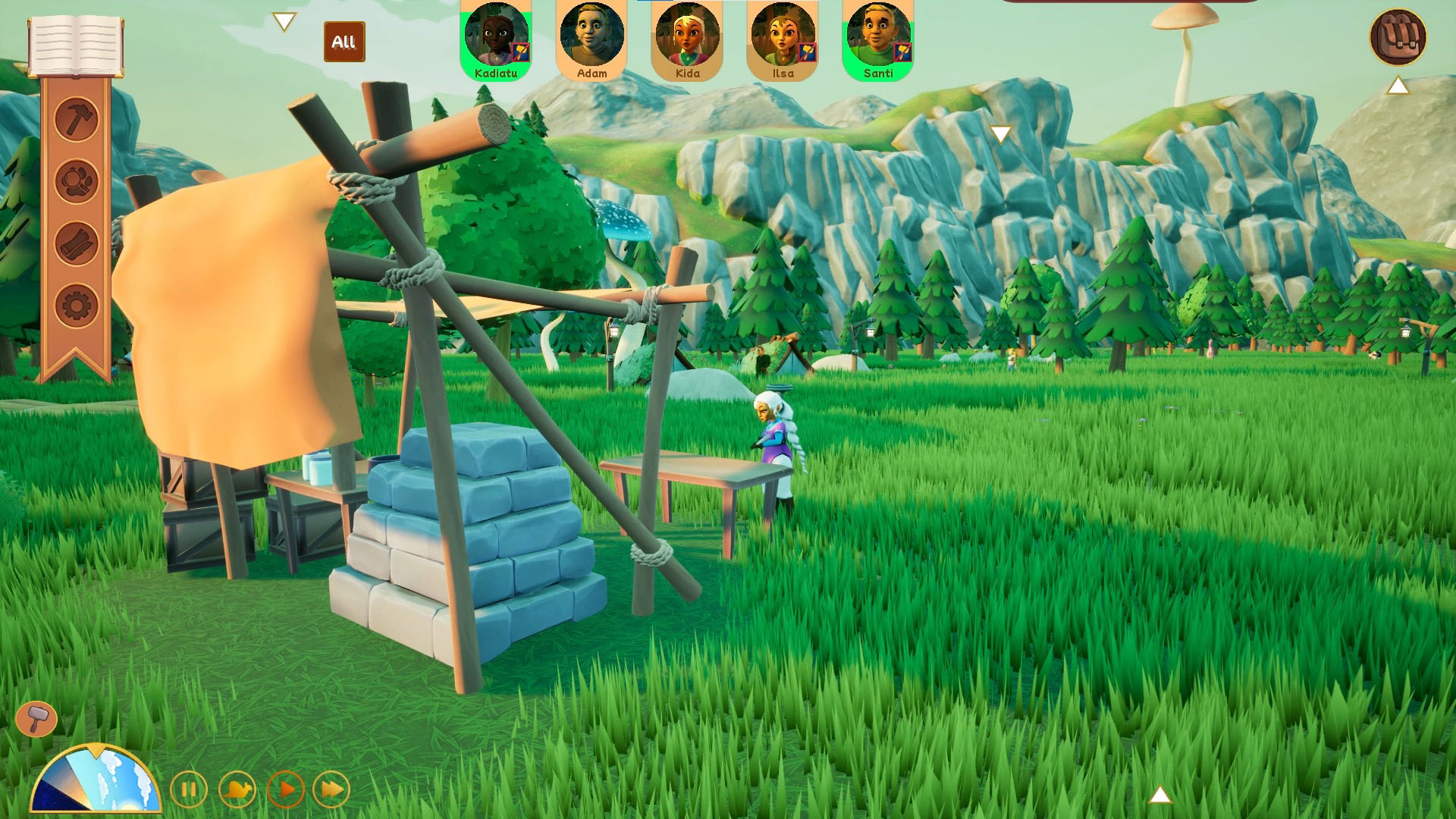Click the down arrow left of All
Screen dimensions: 1456x819
coord(284,21)
